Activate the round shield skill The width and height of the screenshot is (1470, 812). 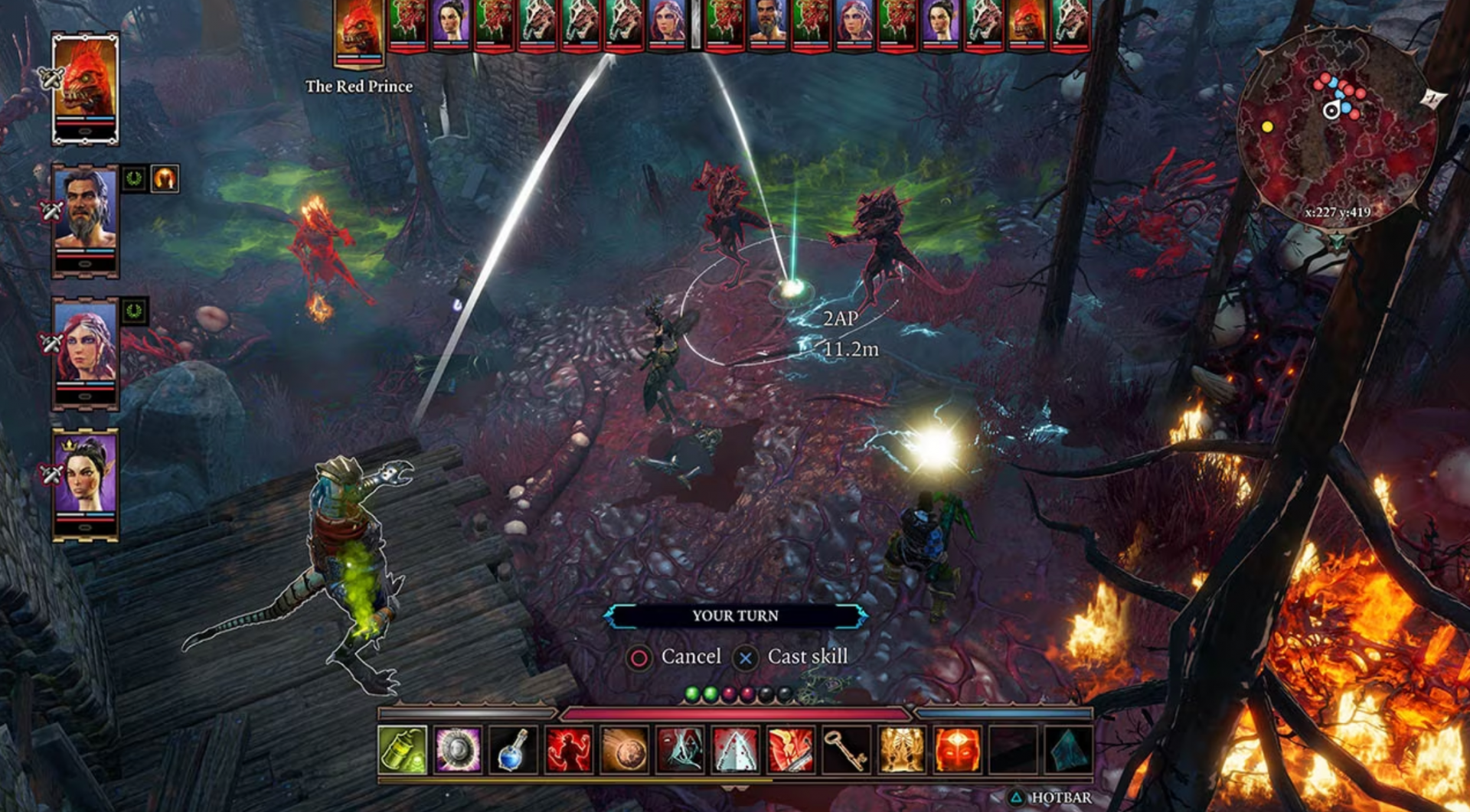point(458,750)
